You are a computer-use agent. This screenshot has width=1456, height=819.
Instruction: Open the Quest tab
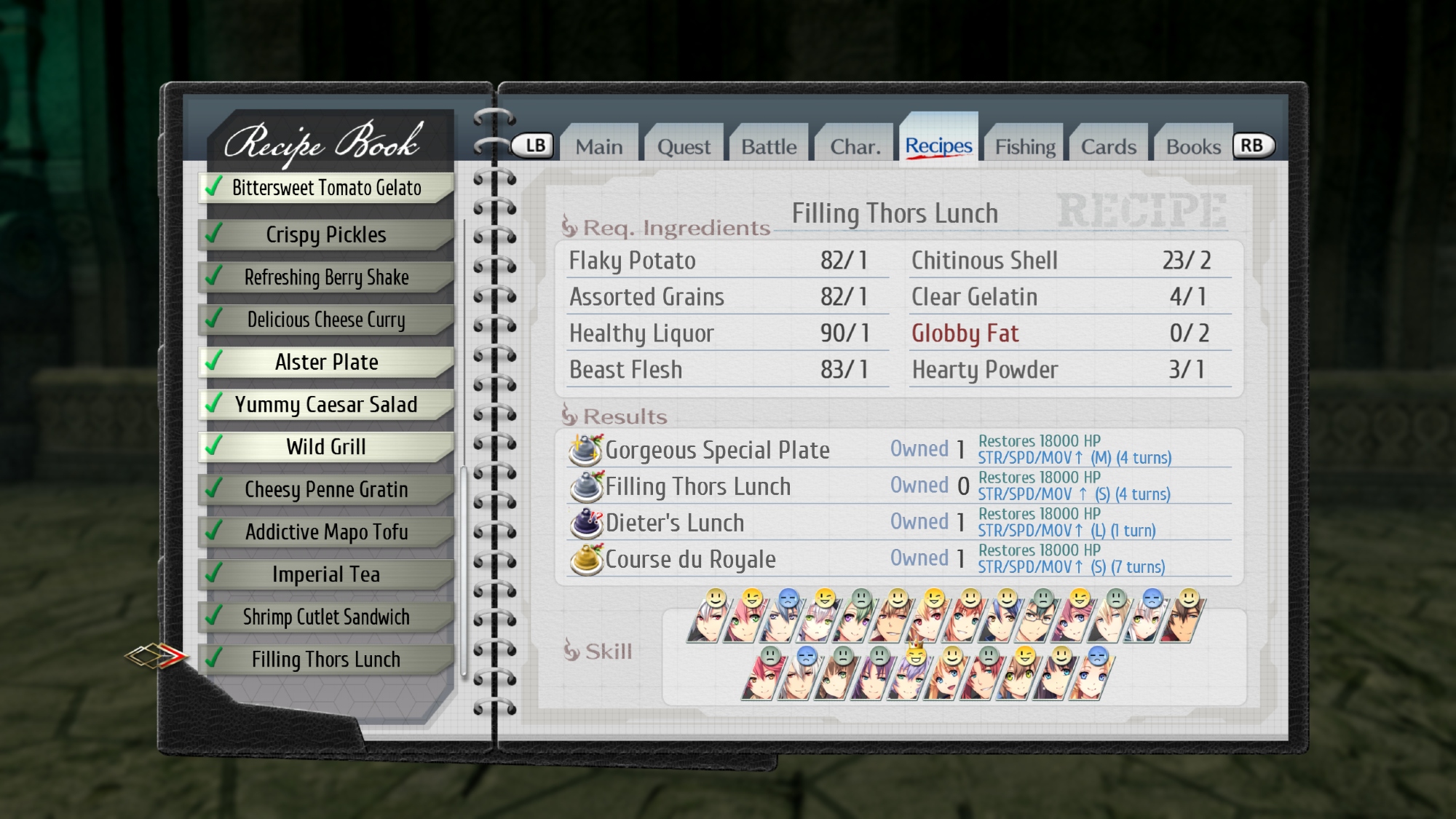684,146
